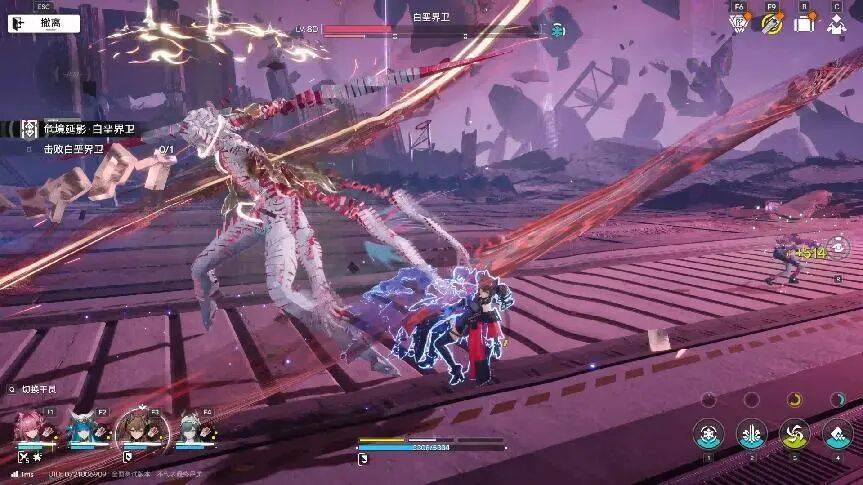Activate the snowflake skill icon
The image size is (863, 485).
point(708,433)
